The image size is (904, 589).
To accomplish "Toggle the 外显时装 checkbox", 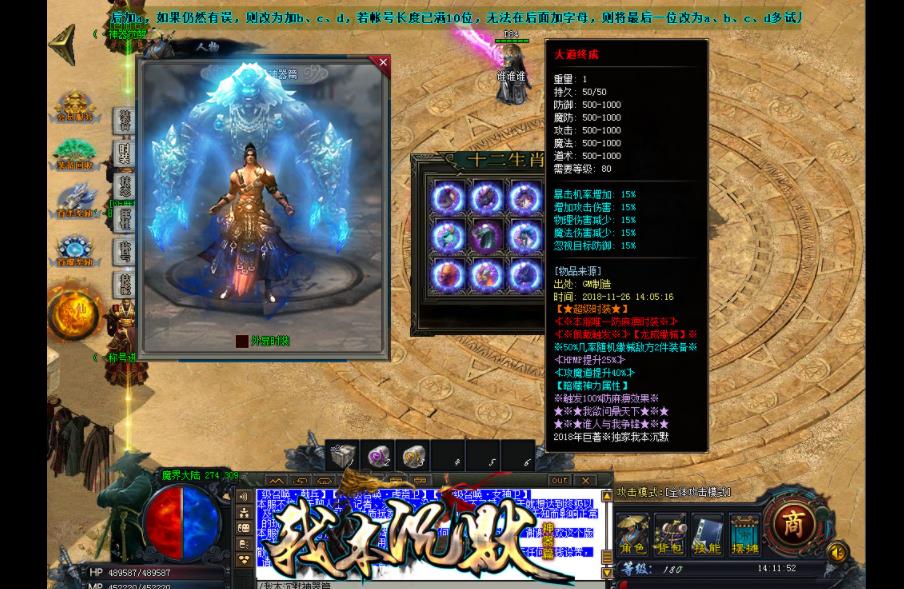I will [x=242, y=341].
